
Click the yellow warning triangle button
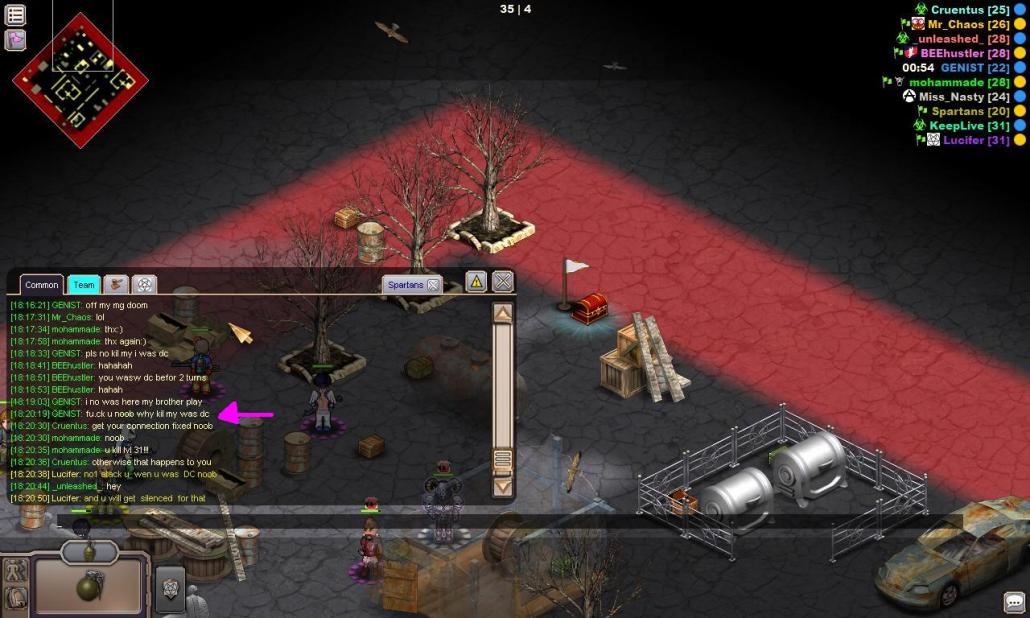pos(476,282)
